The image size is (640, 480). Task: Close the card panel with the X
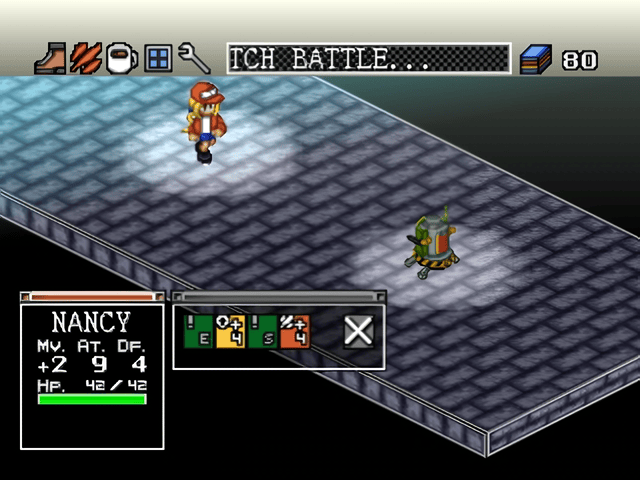point(357,330)
